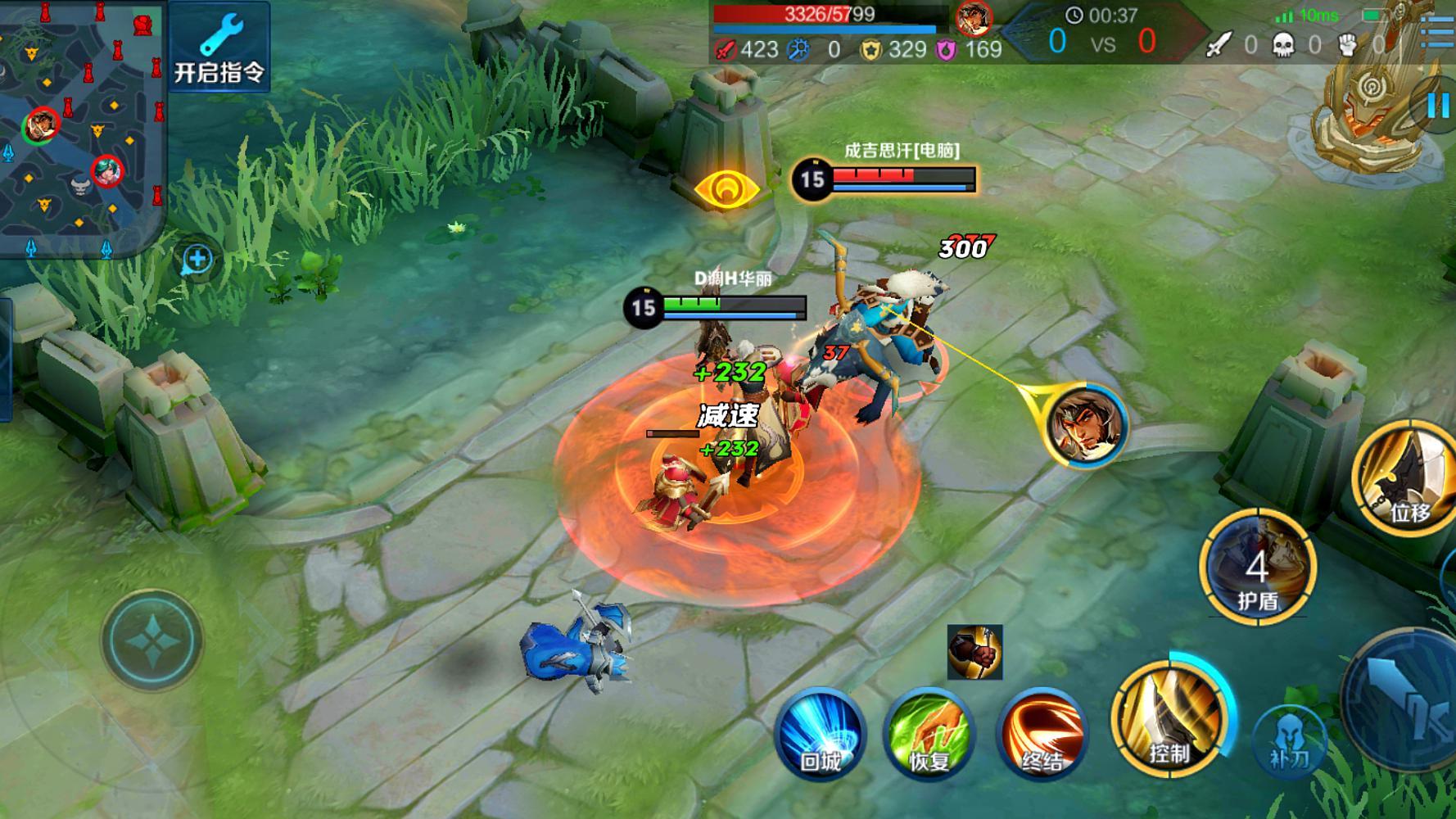
Task: Click the minimap in the corner
Action: tap(82, 127)
